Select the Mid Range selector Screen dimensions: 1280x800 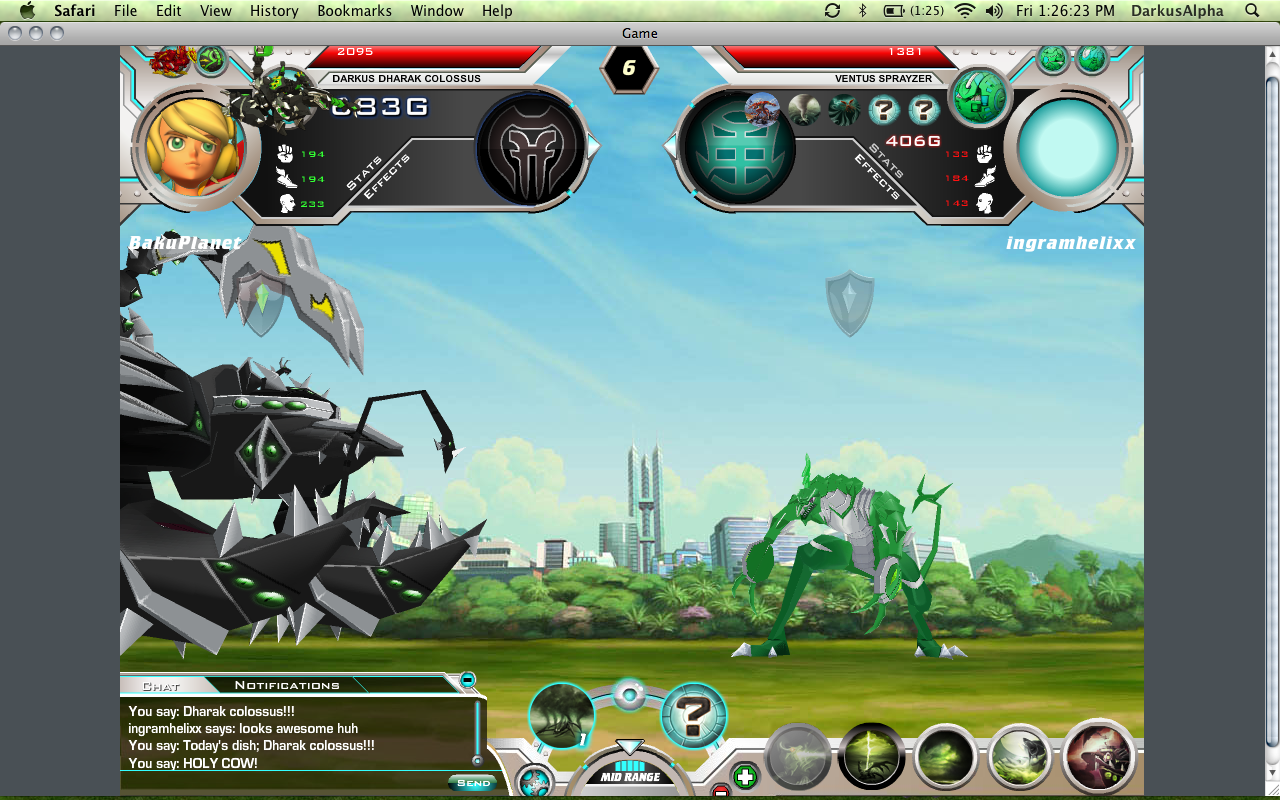point(629,775)
